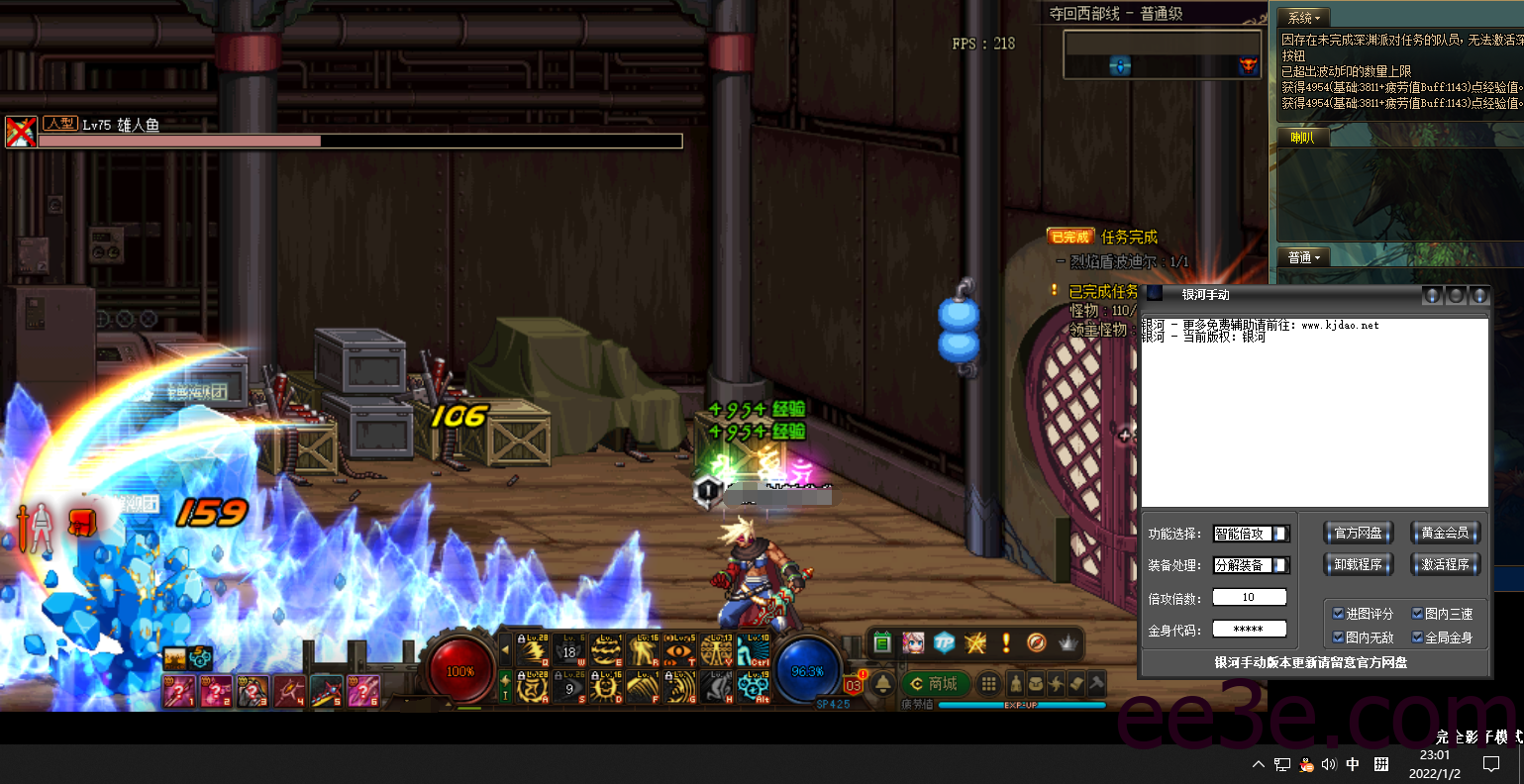Screen dimensions: 1524x784
Task: Click the 黄金会员 button
Action: tap(1445, 534)
